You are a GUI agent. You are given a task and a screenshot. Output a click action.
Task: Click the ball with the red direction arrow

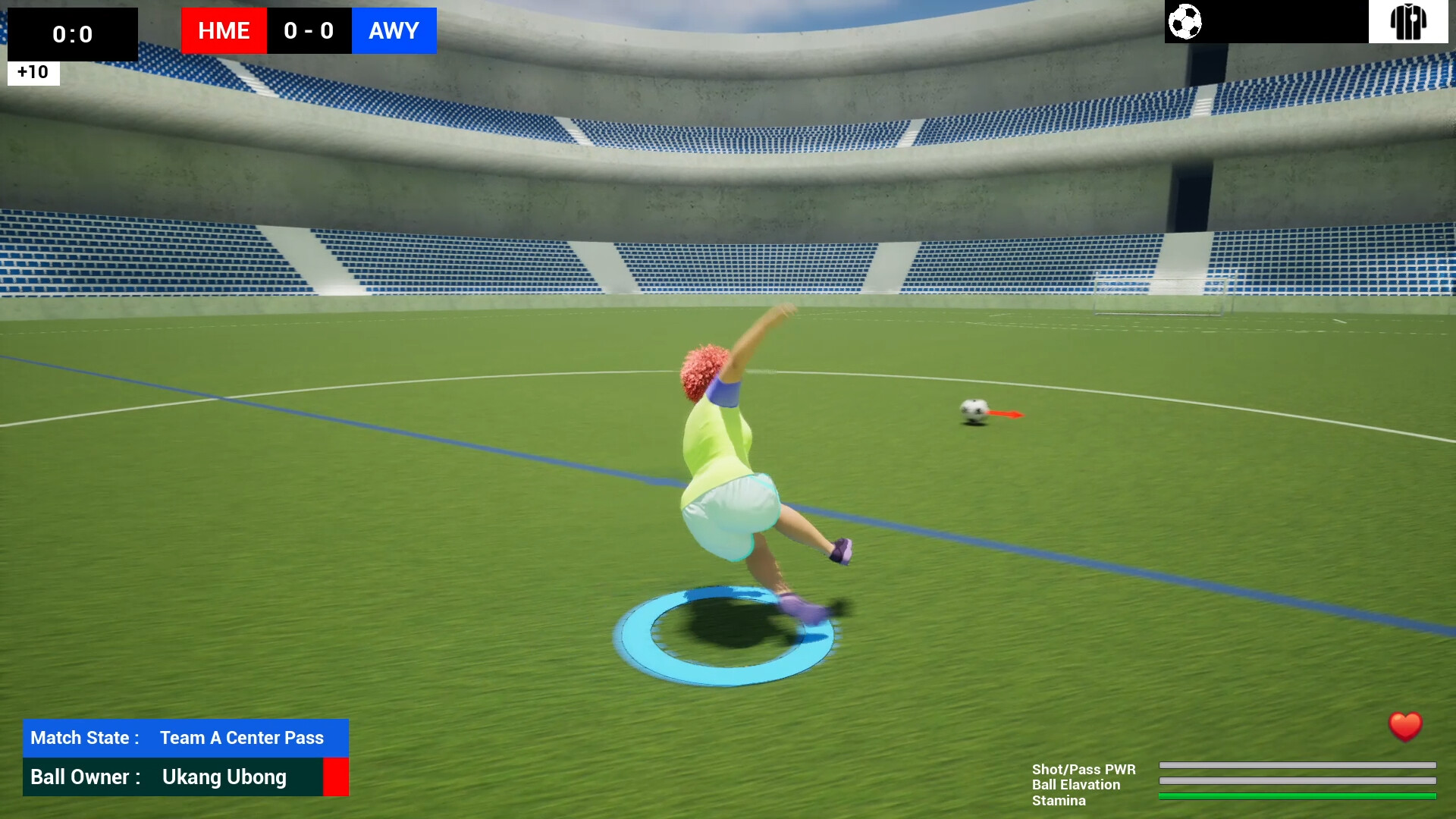[973, 409]
